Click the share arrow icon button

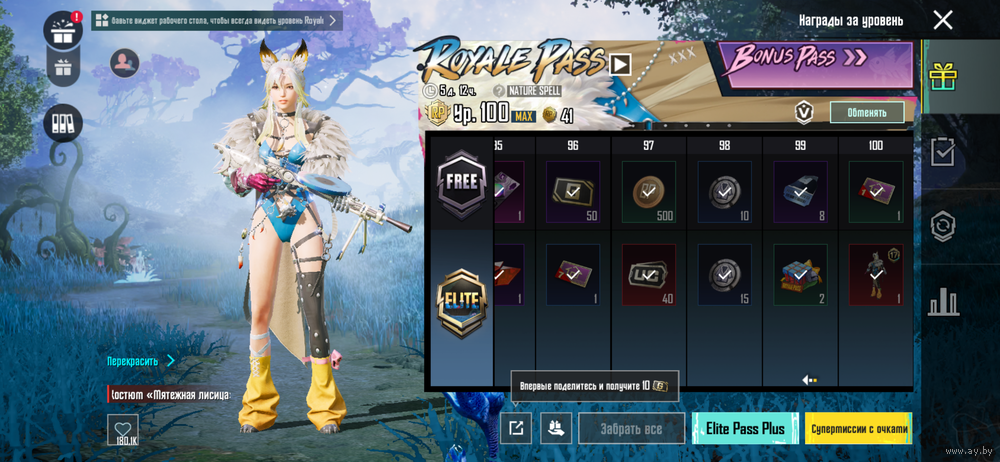[x=516, y=428]
